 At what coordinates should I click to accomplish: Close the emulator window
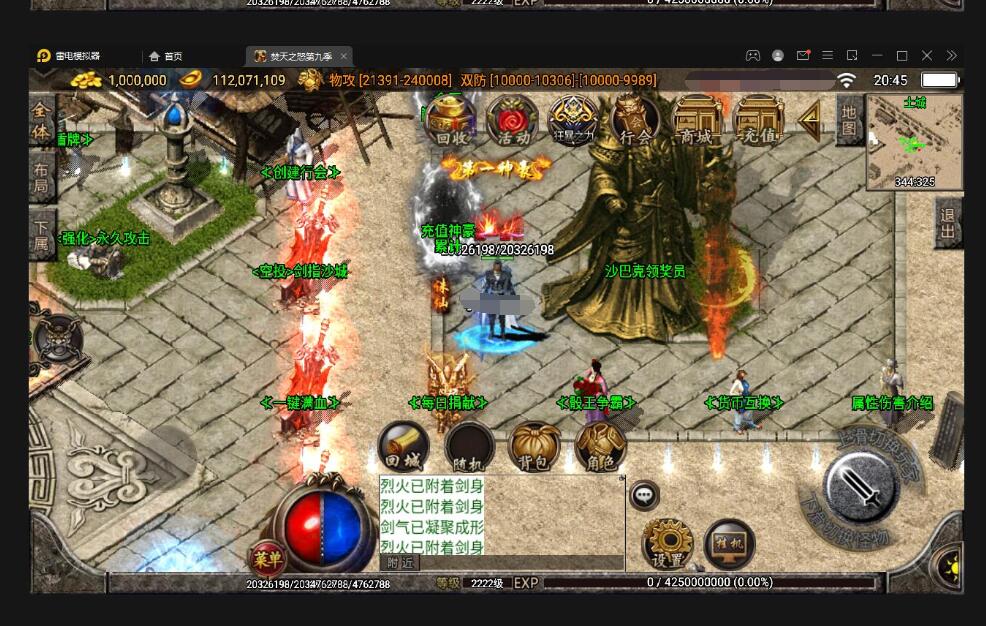(926, 56)
